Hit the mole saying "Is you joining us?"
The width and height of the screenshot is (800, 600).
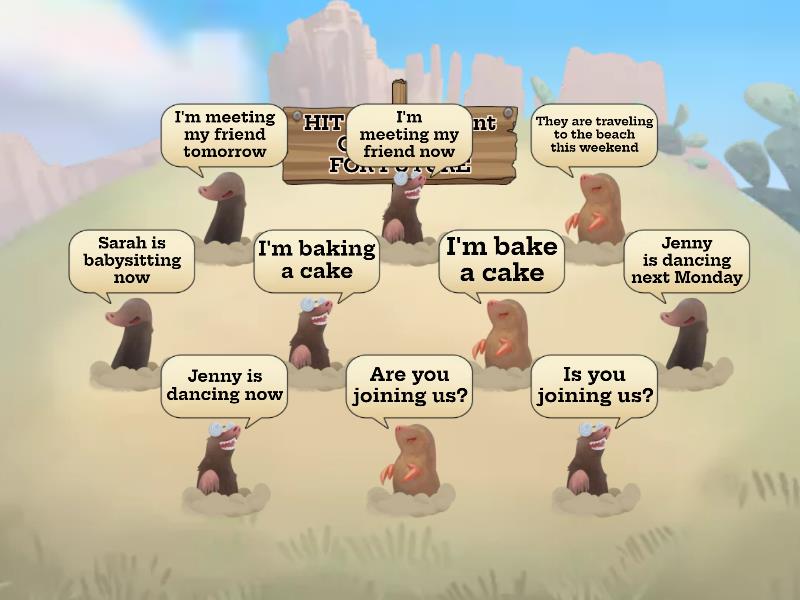point(592,458)
